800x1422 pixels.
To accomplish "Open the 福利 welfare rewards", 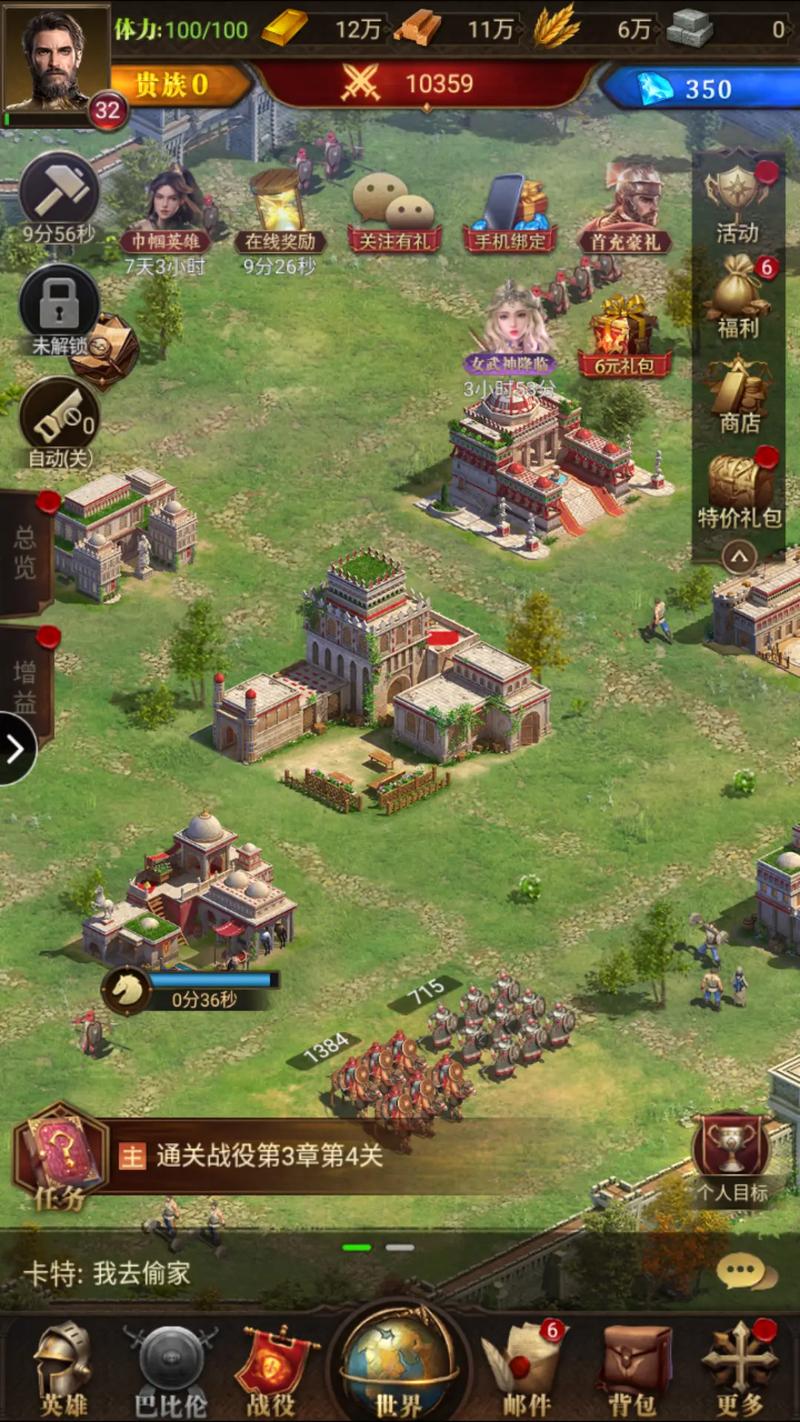I will 738,295.
